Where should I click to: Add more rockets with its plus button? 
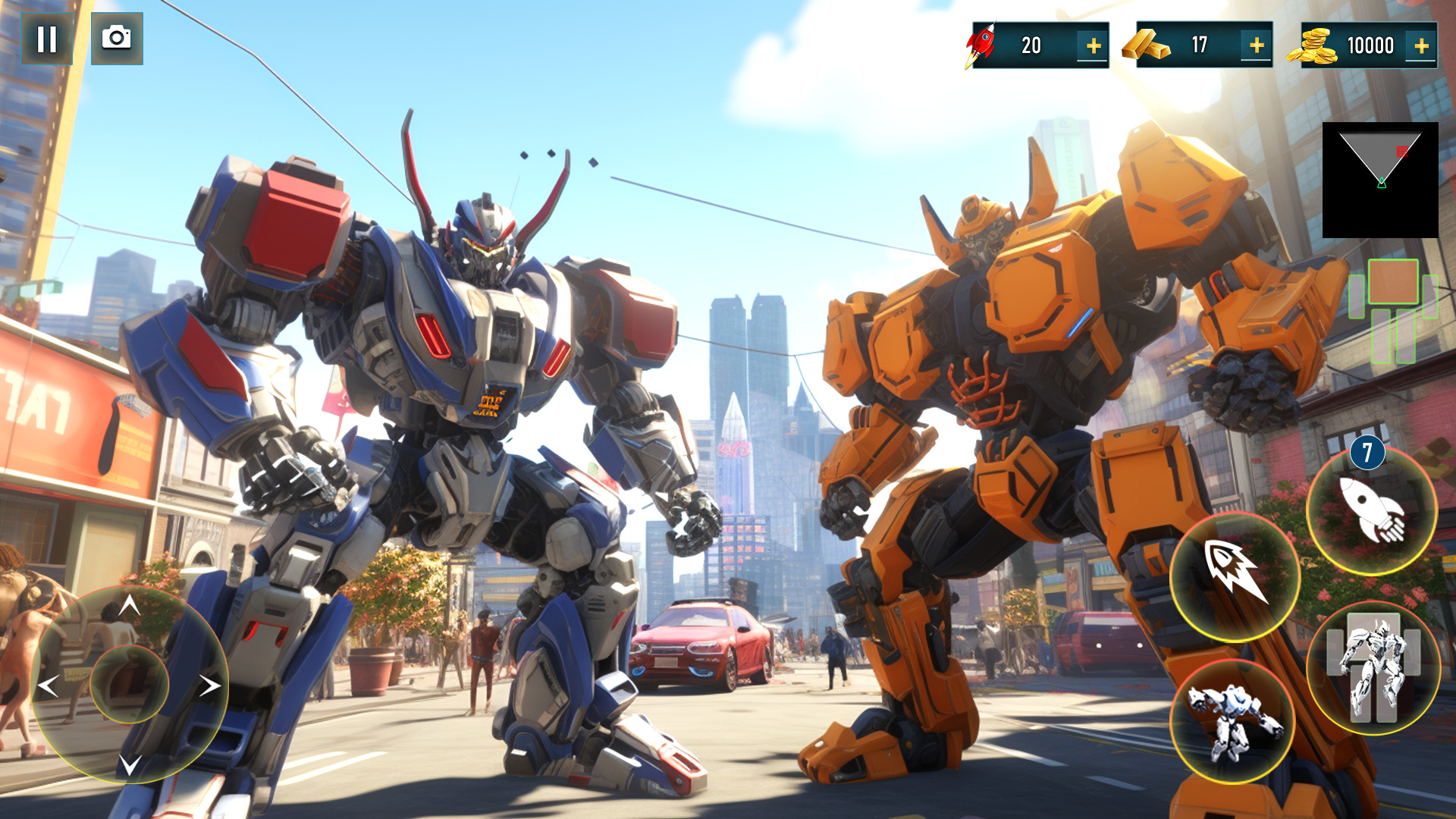coord(1092,45)
